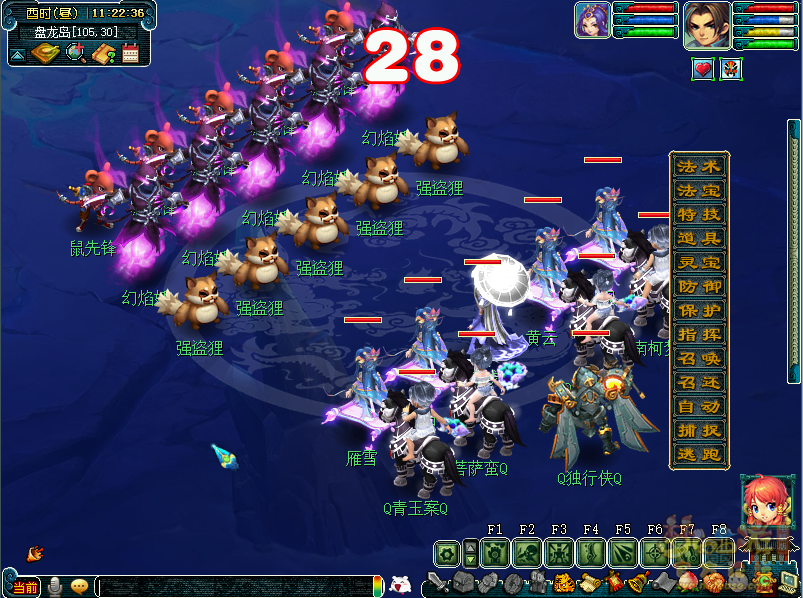
Task: Click the opera mask status icon
Action: (x=731, y=69)
